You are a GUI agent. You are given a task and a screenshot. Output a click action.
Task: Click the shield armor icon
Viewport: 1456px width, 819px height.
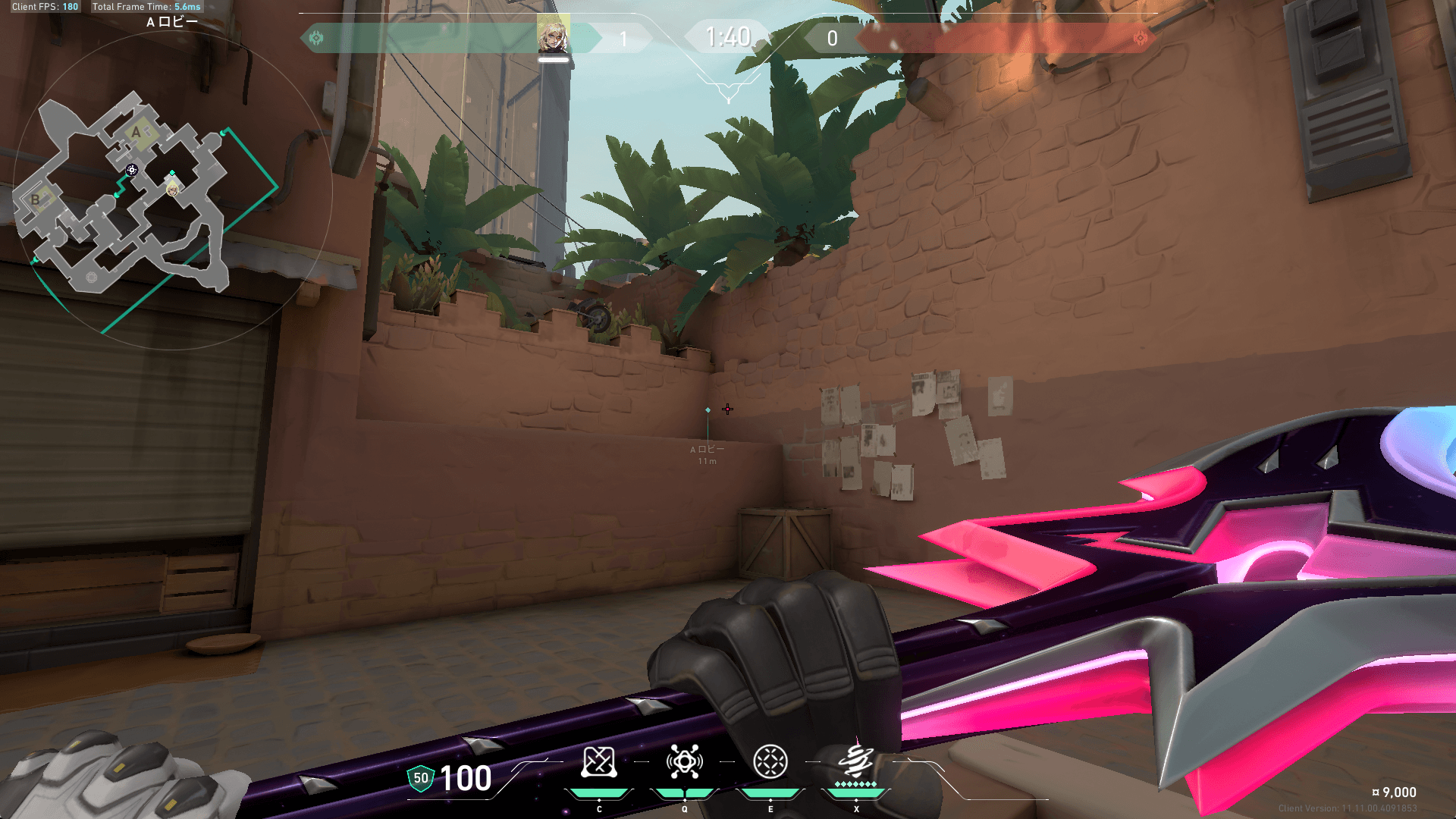pos(421,778)
